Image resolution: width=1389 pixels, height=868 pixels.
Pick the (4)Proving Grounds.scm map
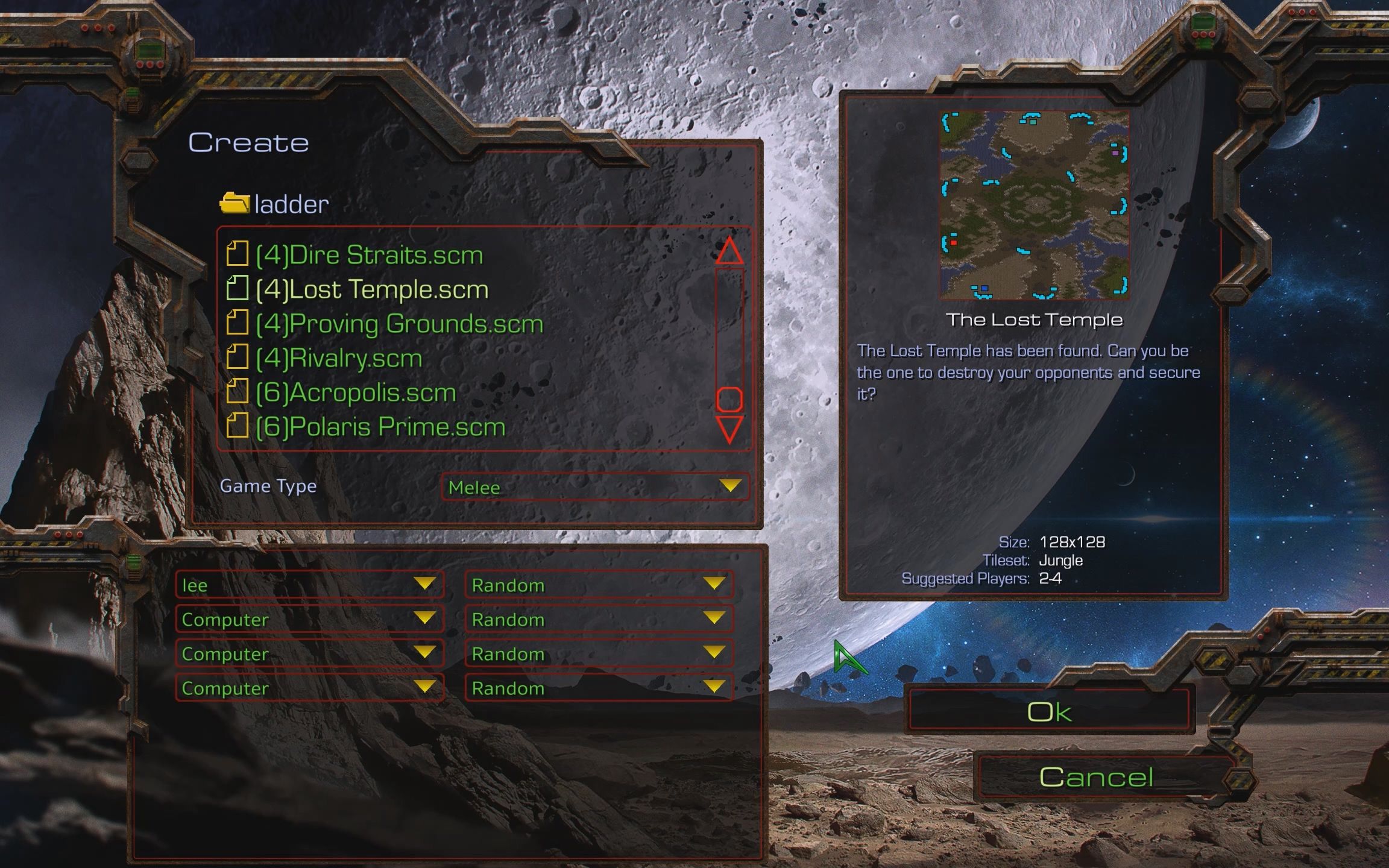tap(399, 324)
